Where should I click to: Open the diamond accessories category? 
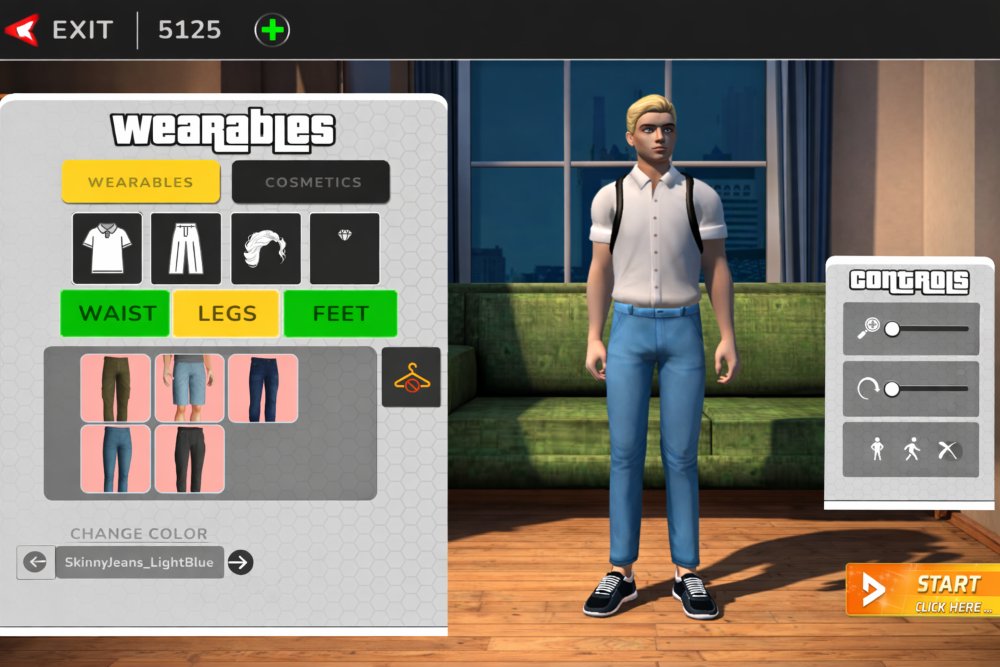344,248
